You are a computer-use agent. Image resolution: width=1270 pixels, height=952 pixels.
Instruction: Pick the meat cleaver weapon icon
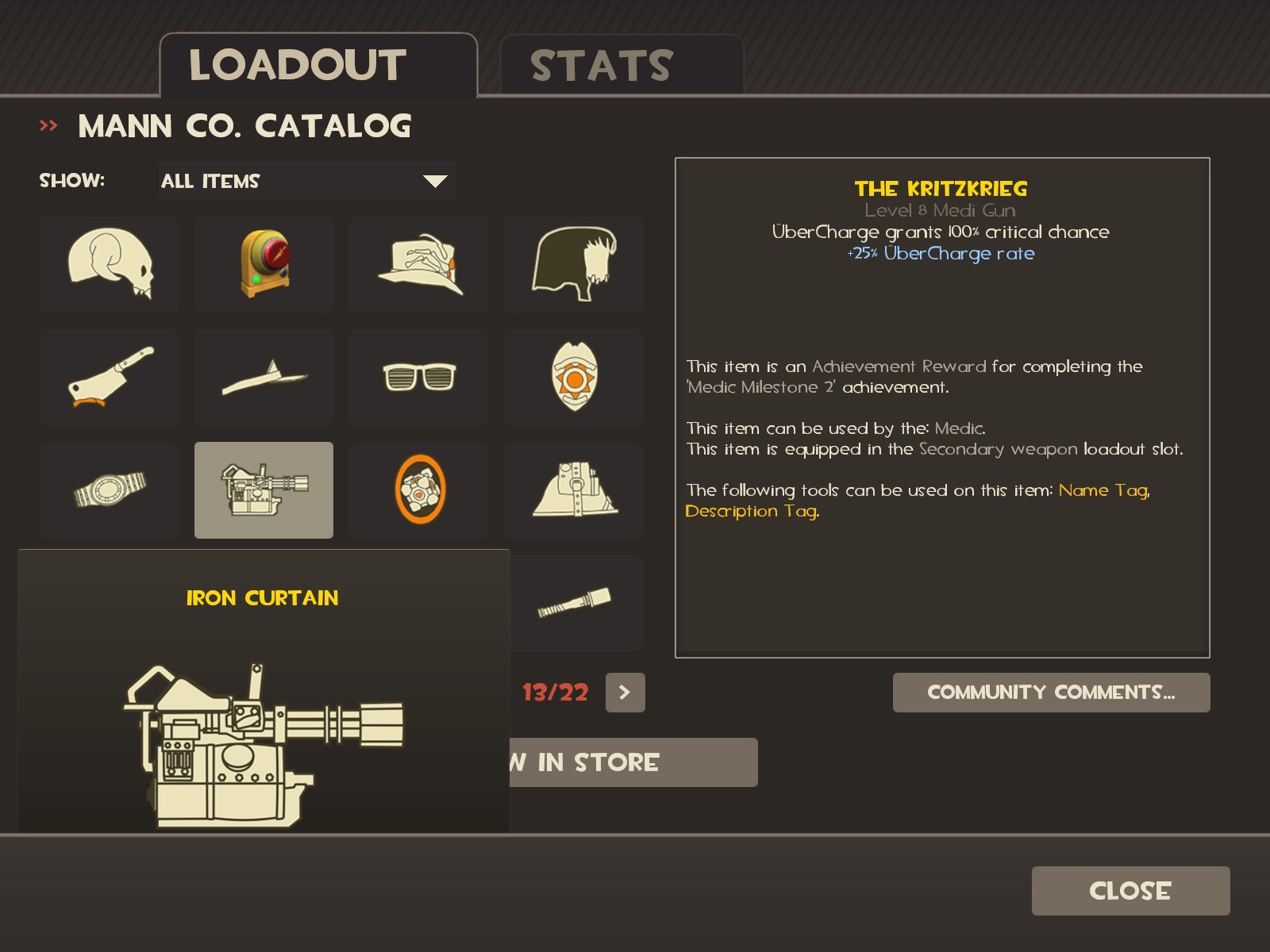[x=108, y=377]
